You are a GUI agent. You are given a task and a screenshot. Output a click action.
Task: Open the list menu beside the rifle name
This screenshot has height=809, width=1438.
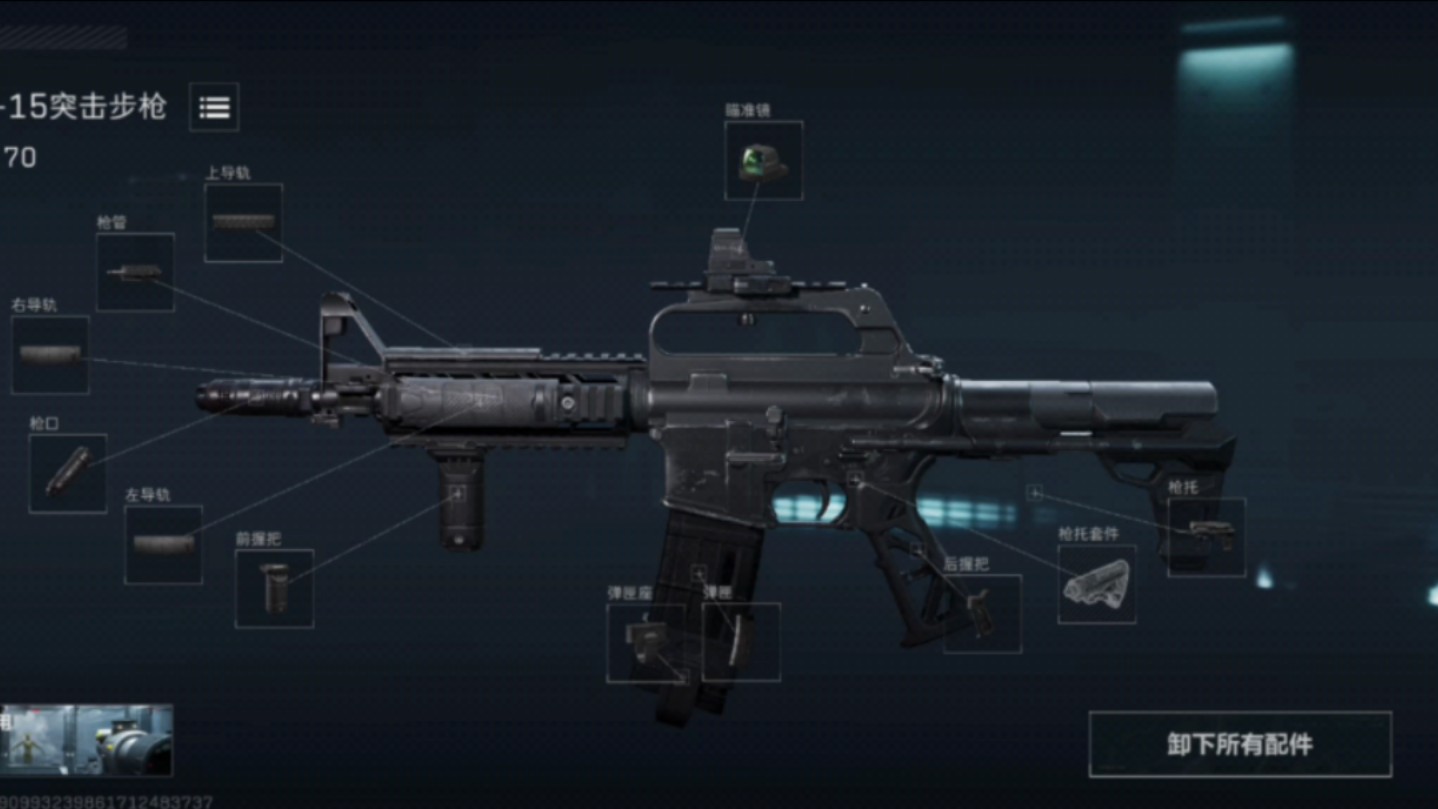(x=214, y=107)
